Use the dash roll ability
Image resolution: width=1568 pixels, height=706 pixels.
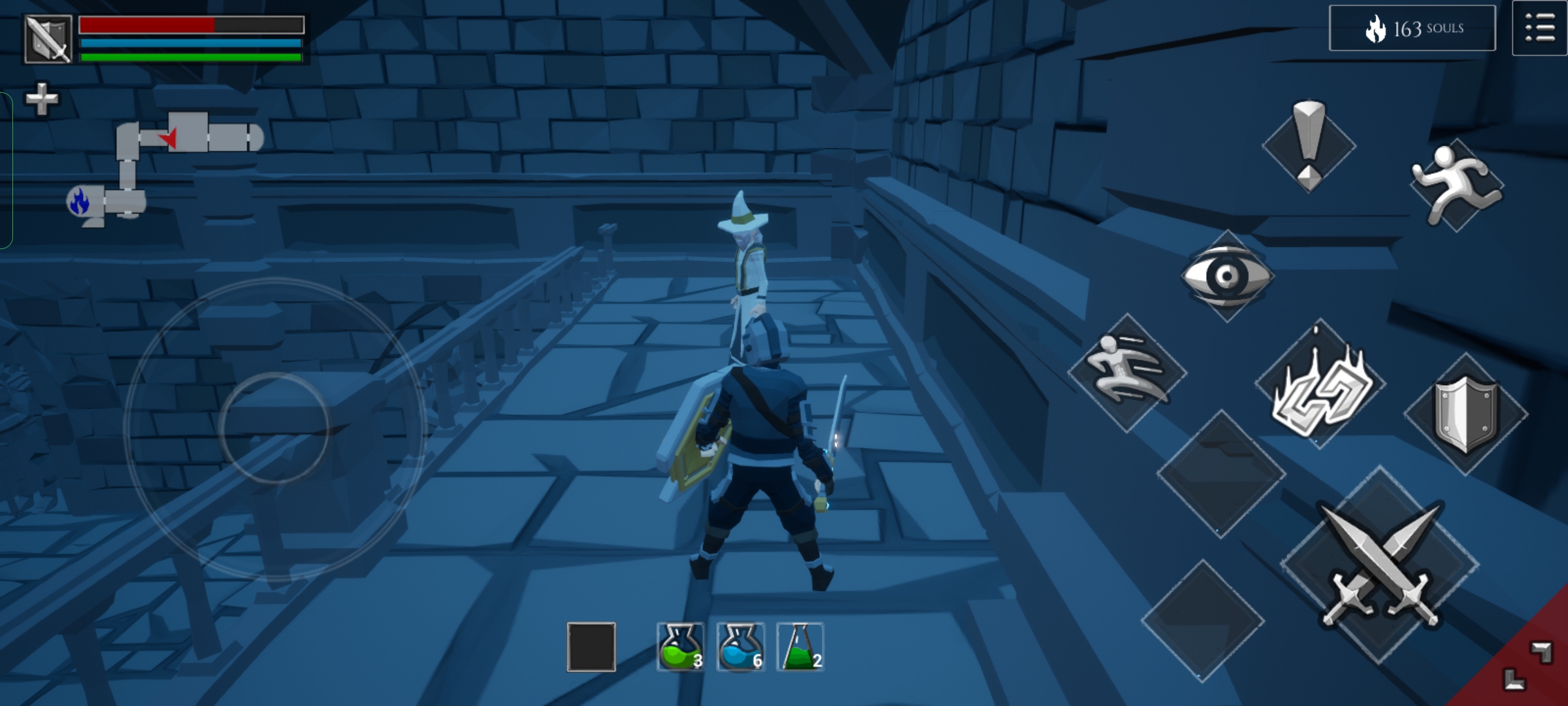pyautogui.click(x=1127, y=373)
